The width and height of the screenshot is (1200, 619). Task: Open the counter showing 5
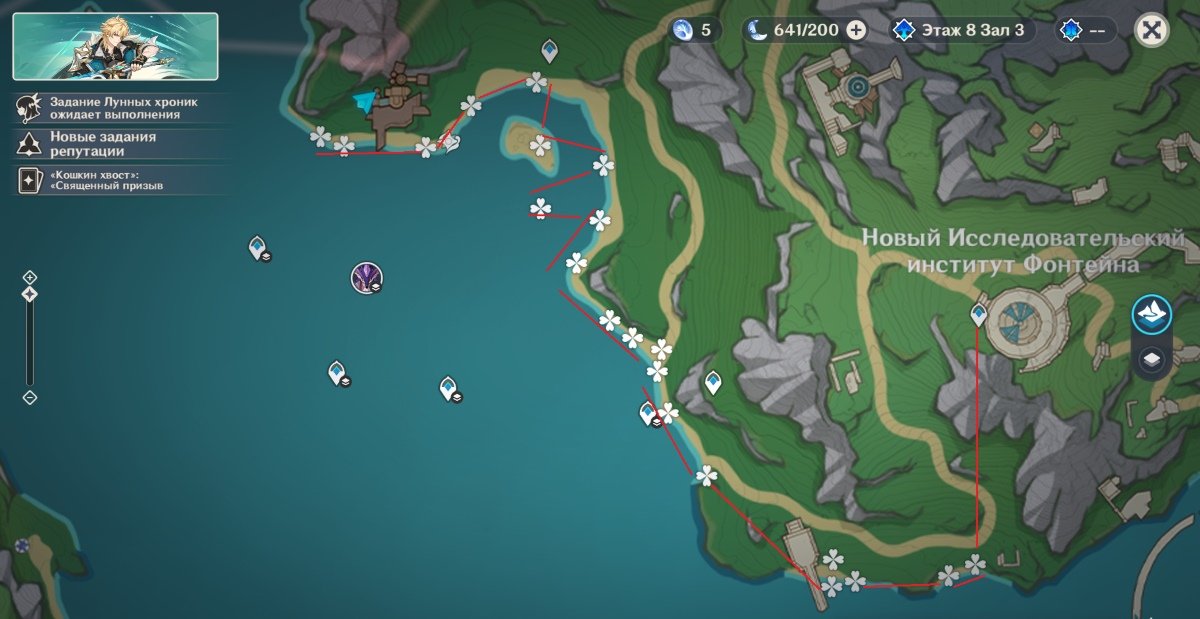(695, 30)
